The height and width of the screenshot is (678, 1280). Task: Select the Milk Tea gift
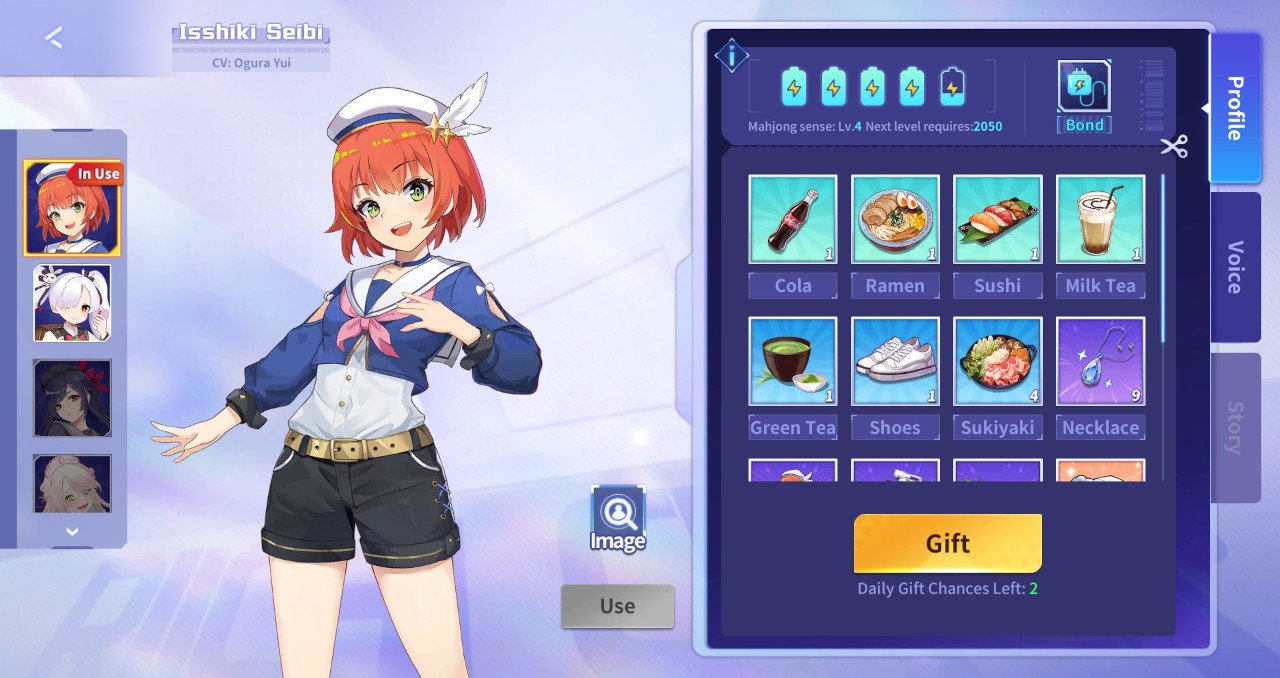coord(1100,220)
